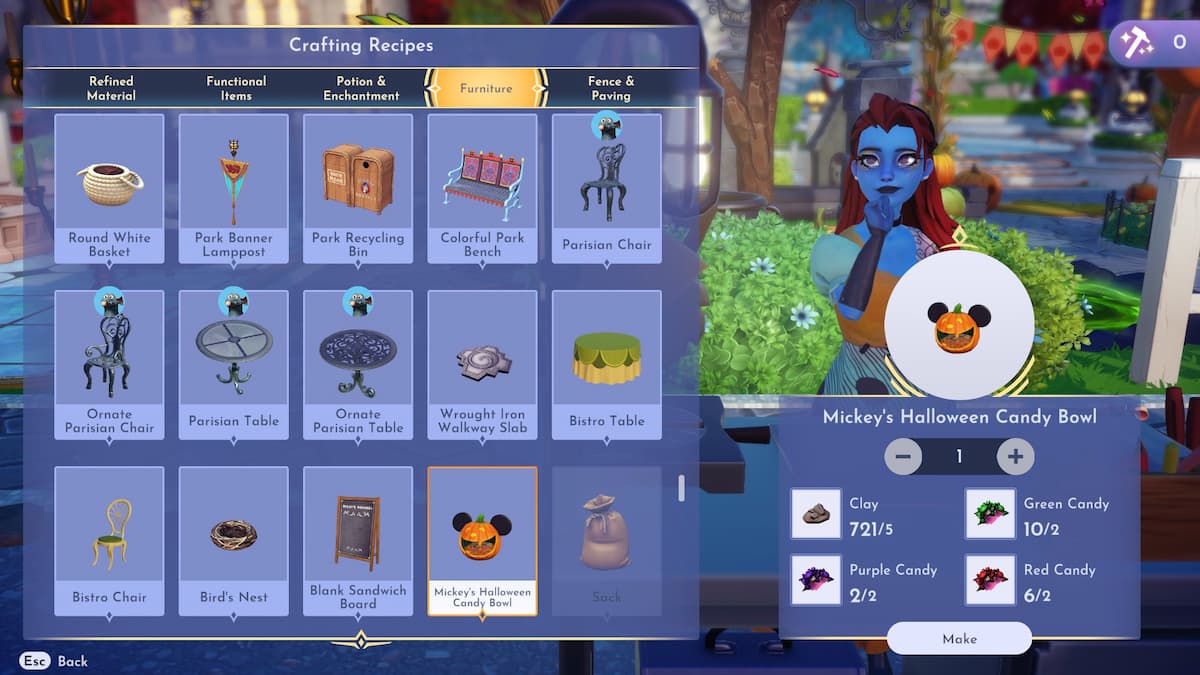Select the Sack recipe tile
Screen dimensions: 1200x675
(607, 540)
